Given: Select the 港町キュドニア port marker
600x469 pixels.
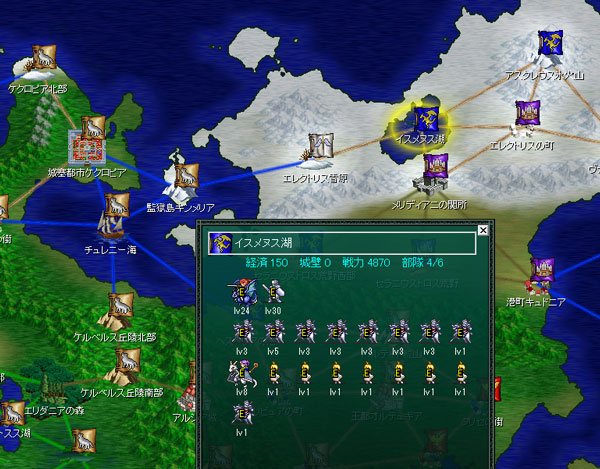Looking at the screenshot, I should pyautogui.click(x=543, y=268).
